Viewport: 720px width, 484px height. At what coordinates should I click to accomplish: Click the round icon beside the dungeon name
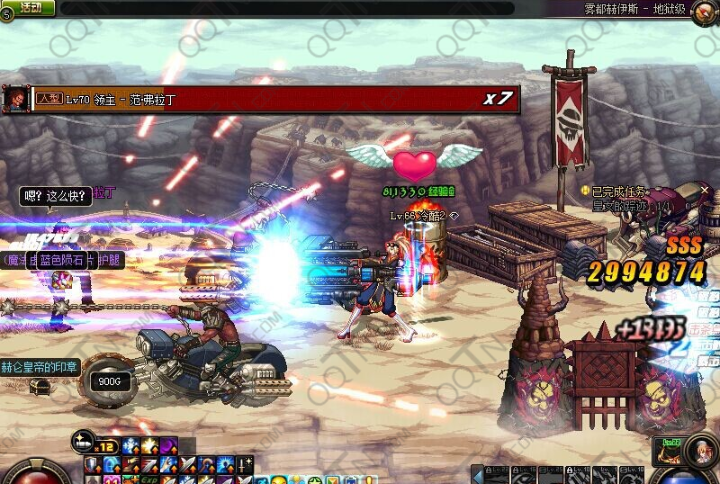[x=706, y=9]
